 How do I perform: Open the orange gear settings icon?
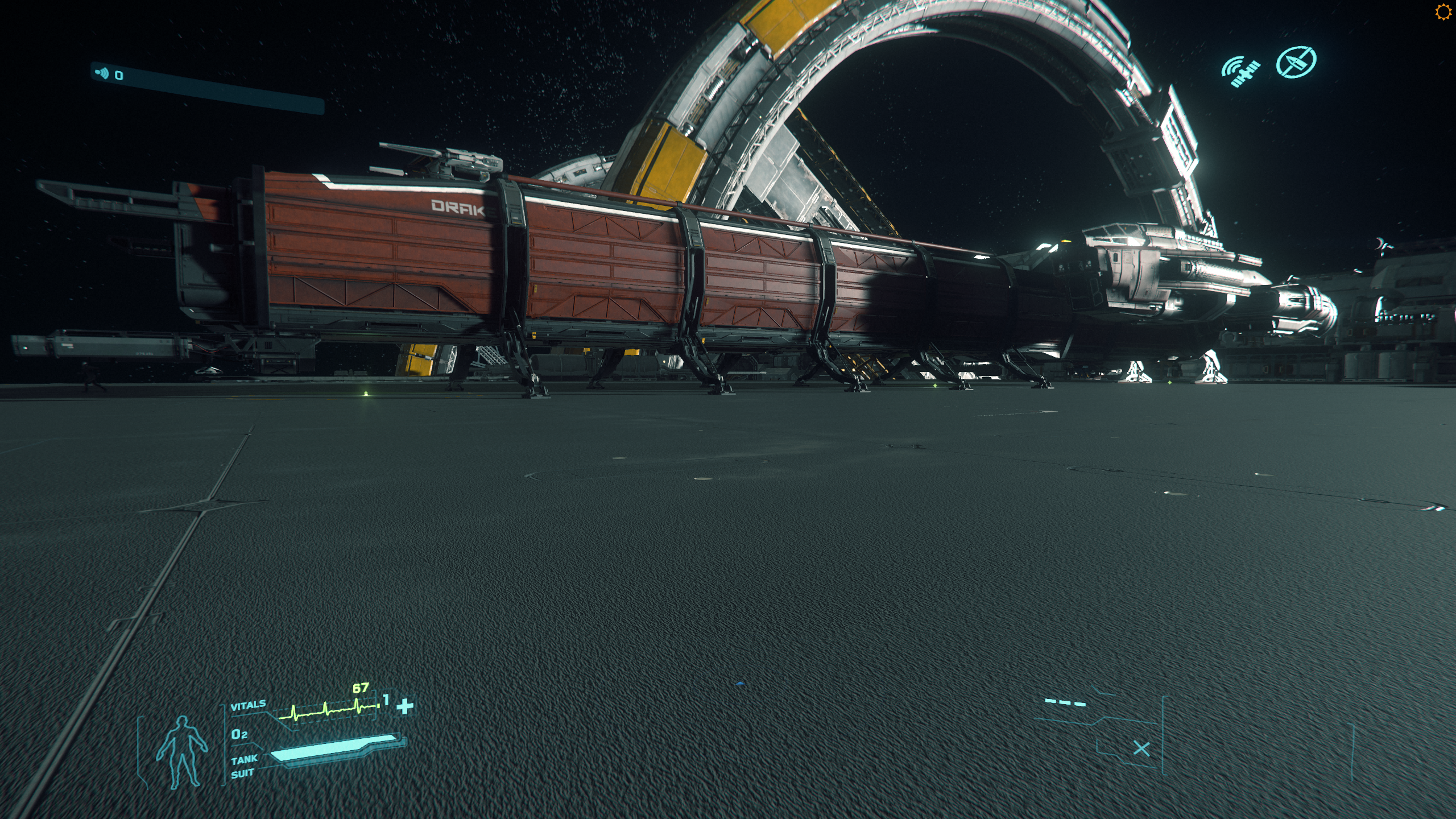tap(1443, 13)
